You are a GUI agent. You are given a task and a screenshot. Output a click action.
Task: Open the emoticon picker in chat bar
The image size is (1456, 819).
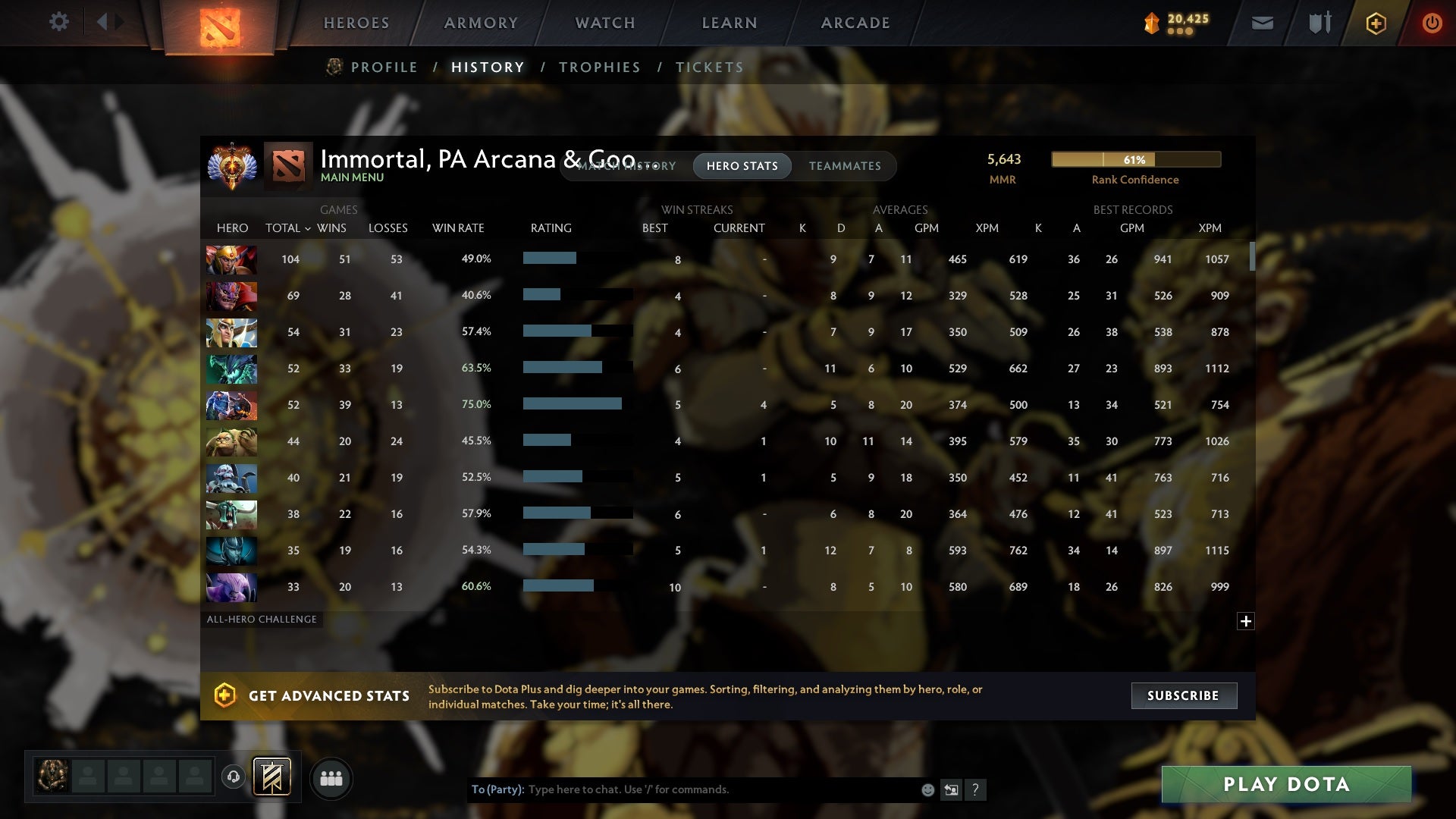(927, 789)
